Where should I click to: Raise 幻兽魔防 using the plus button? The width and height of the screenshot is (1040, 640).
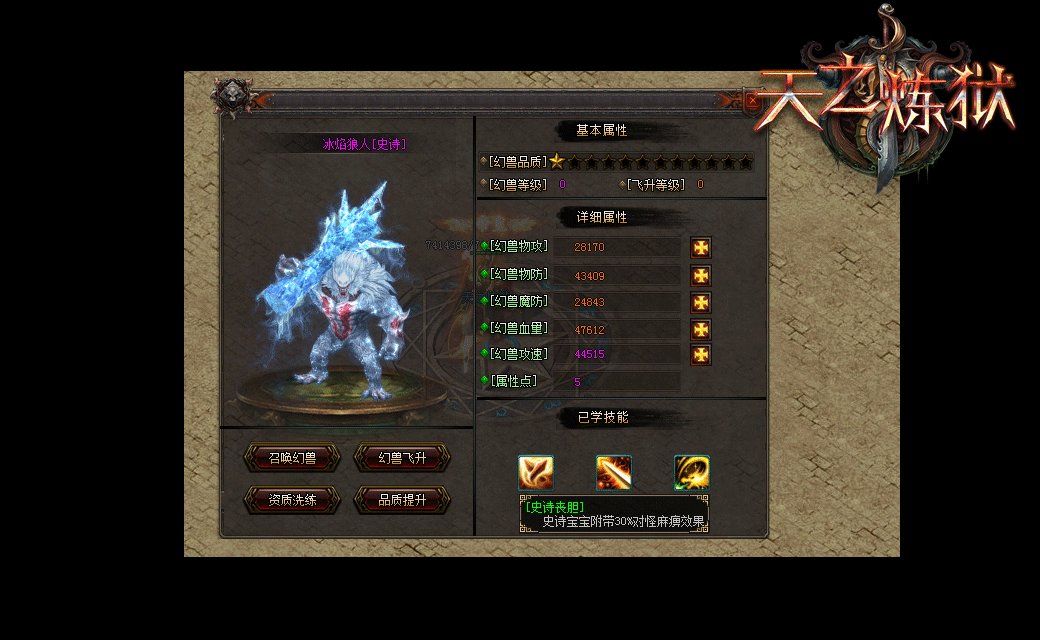(701, 302)
